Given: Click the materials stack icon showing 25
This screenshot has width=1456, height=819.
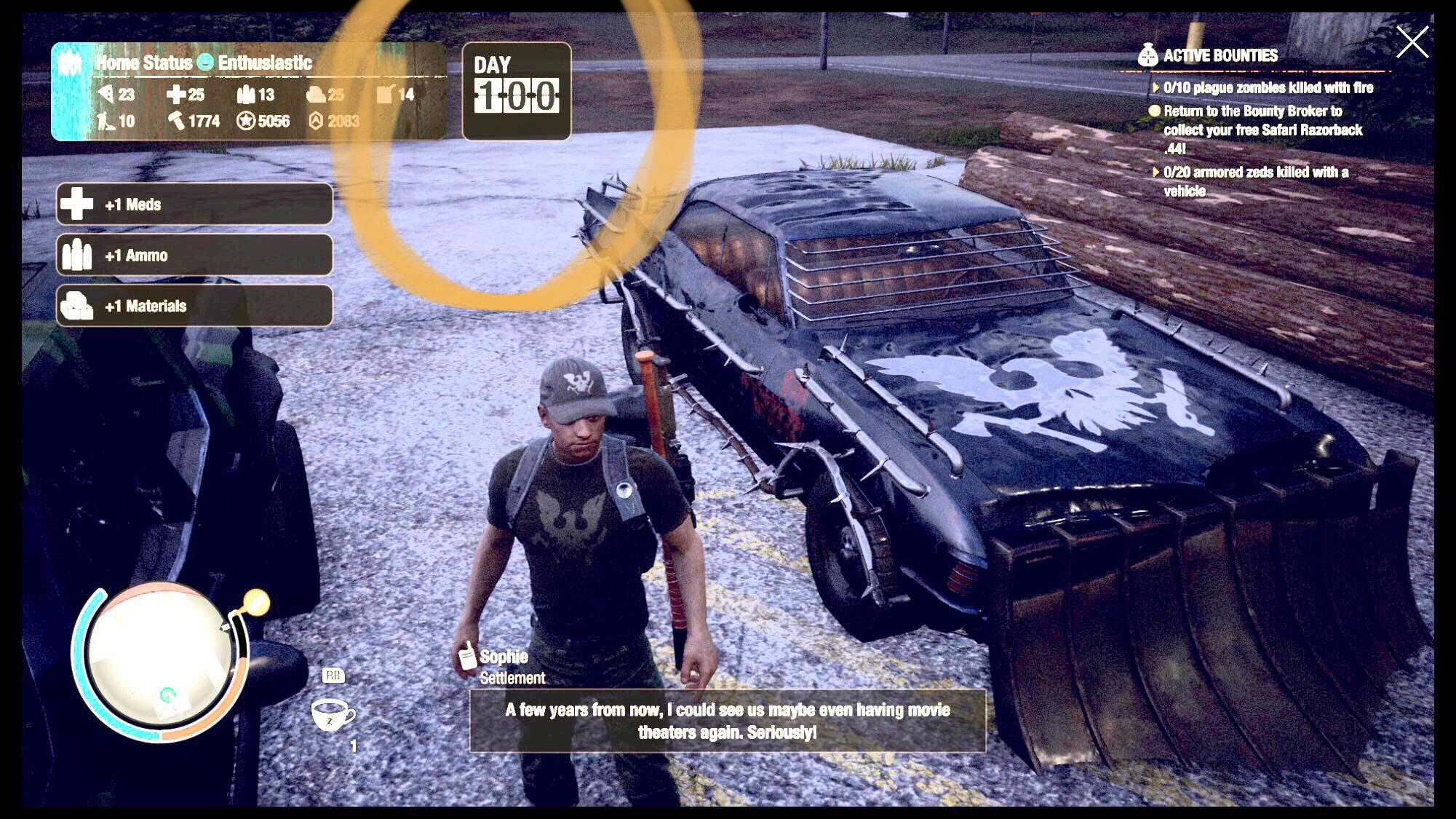Looking at the screenshot, I should 314,95.
